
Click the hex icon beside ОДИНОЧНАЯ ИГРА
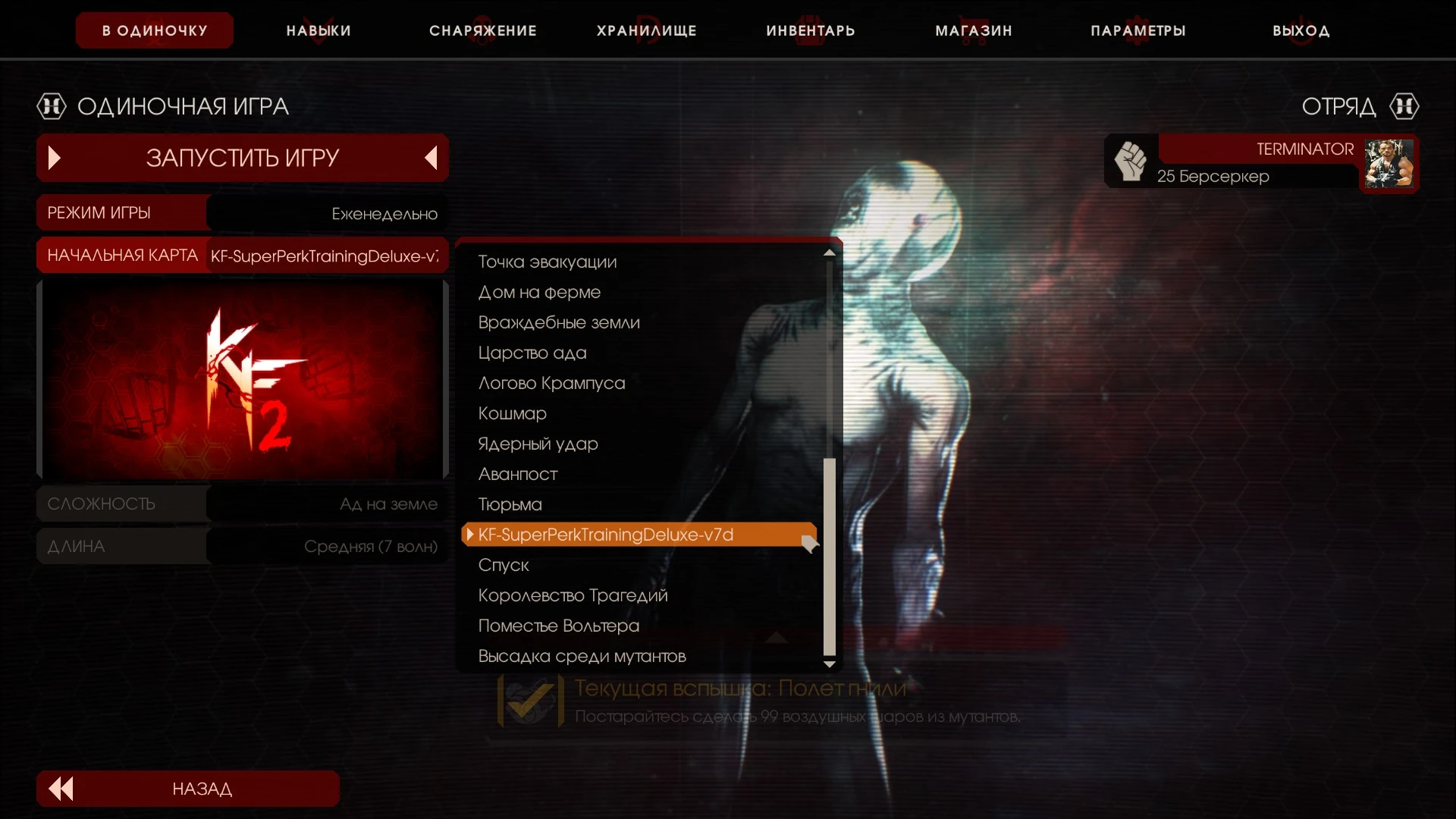pos(51,106)
